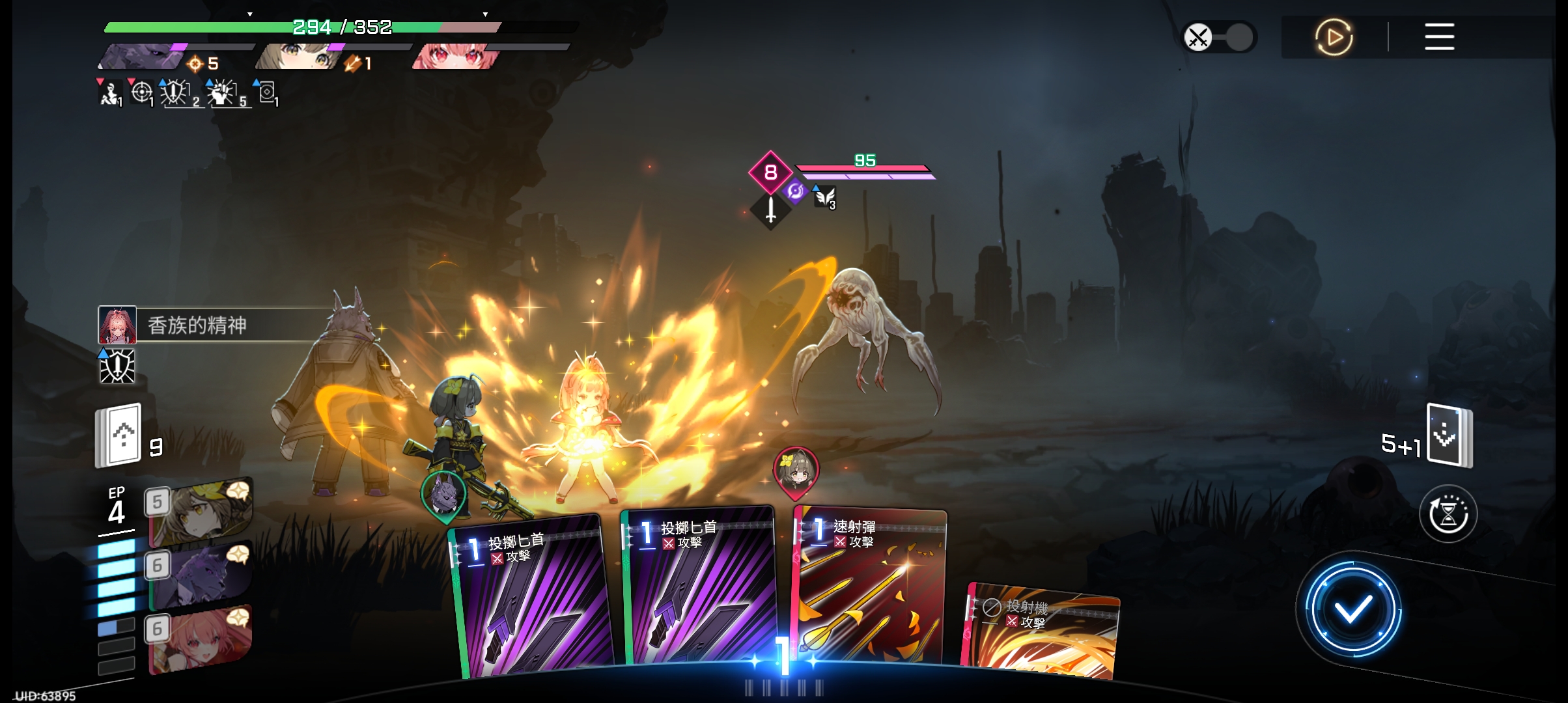Inspect the enemy's sword intent icon
Screen dimensions: 1568x703
coord(771,210)
